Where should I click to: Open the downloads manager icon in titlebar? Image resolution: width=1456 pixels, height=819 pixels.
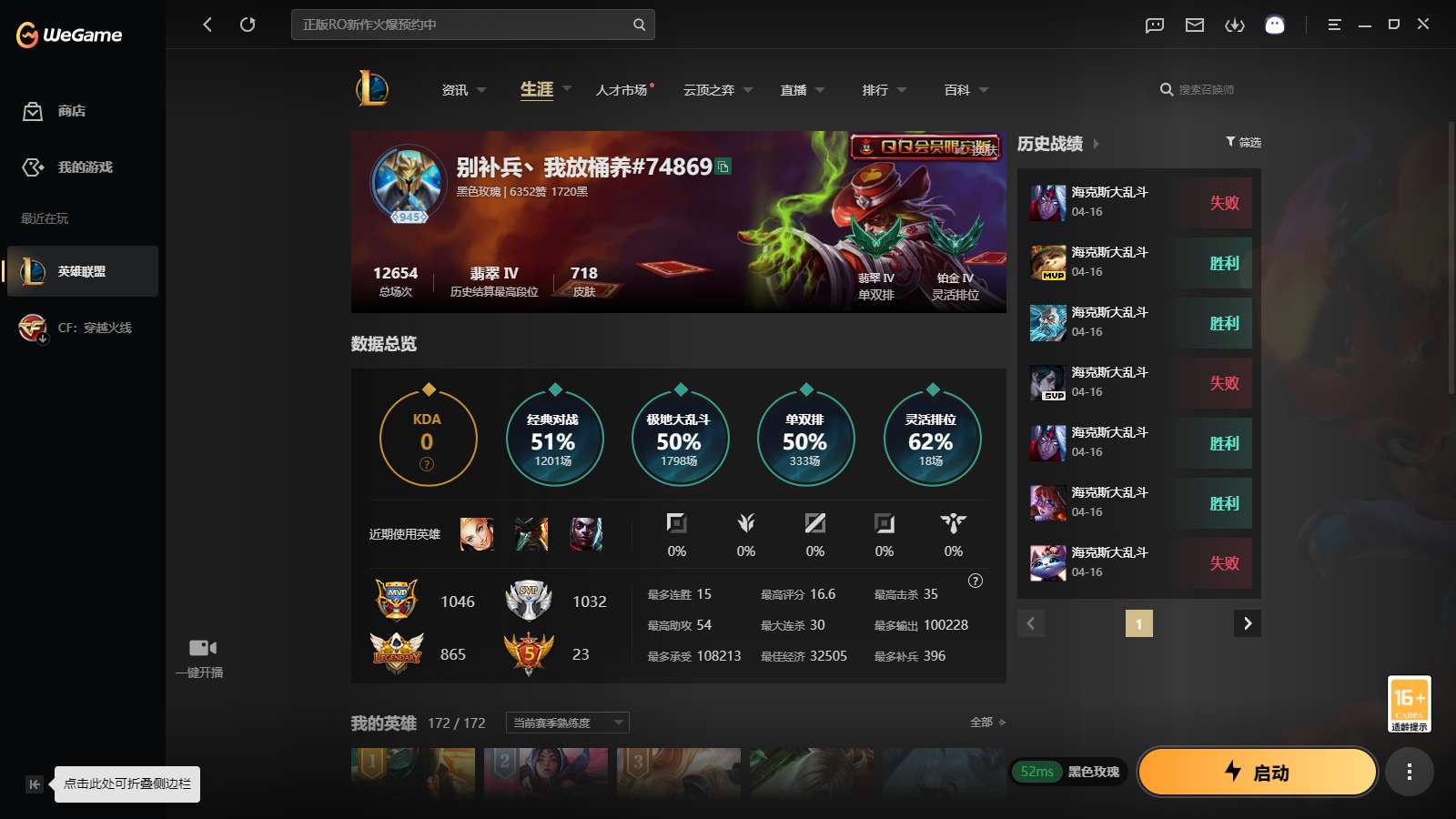[1235, 25]
